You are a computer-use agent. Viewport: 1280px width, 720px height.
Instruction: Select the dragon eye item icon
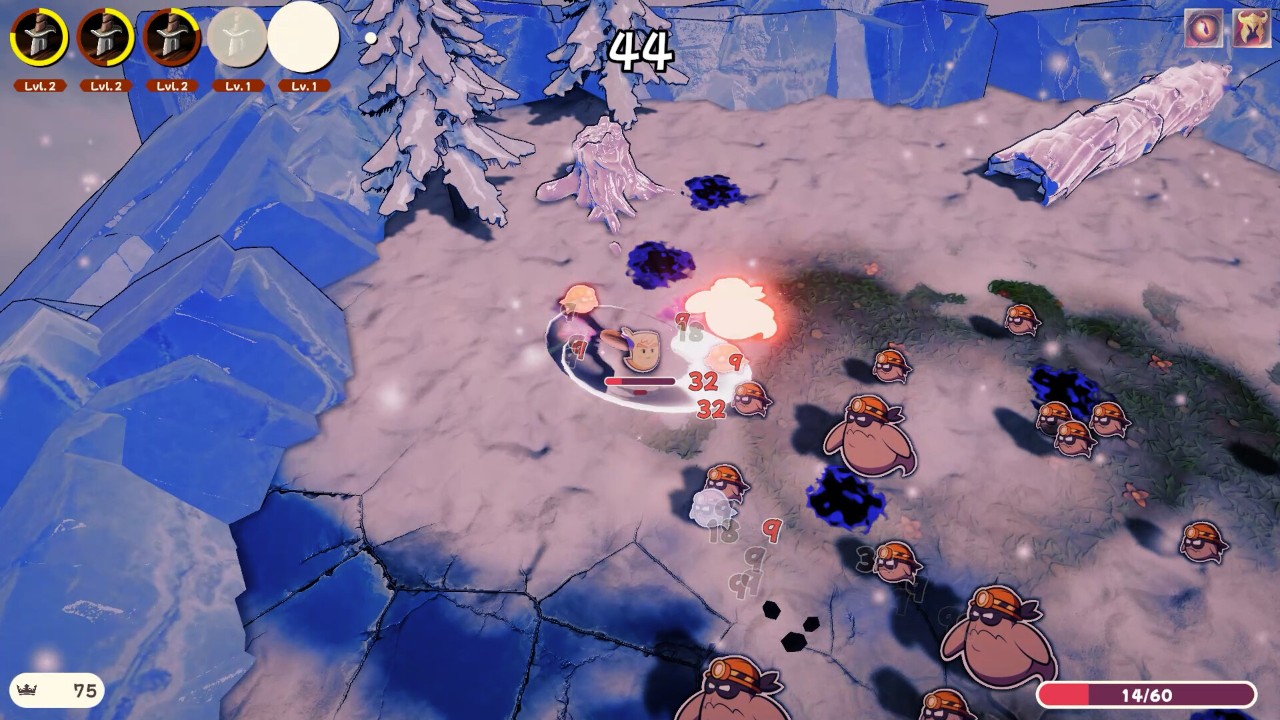click(x=1204, y=28)
